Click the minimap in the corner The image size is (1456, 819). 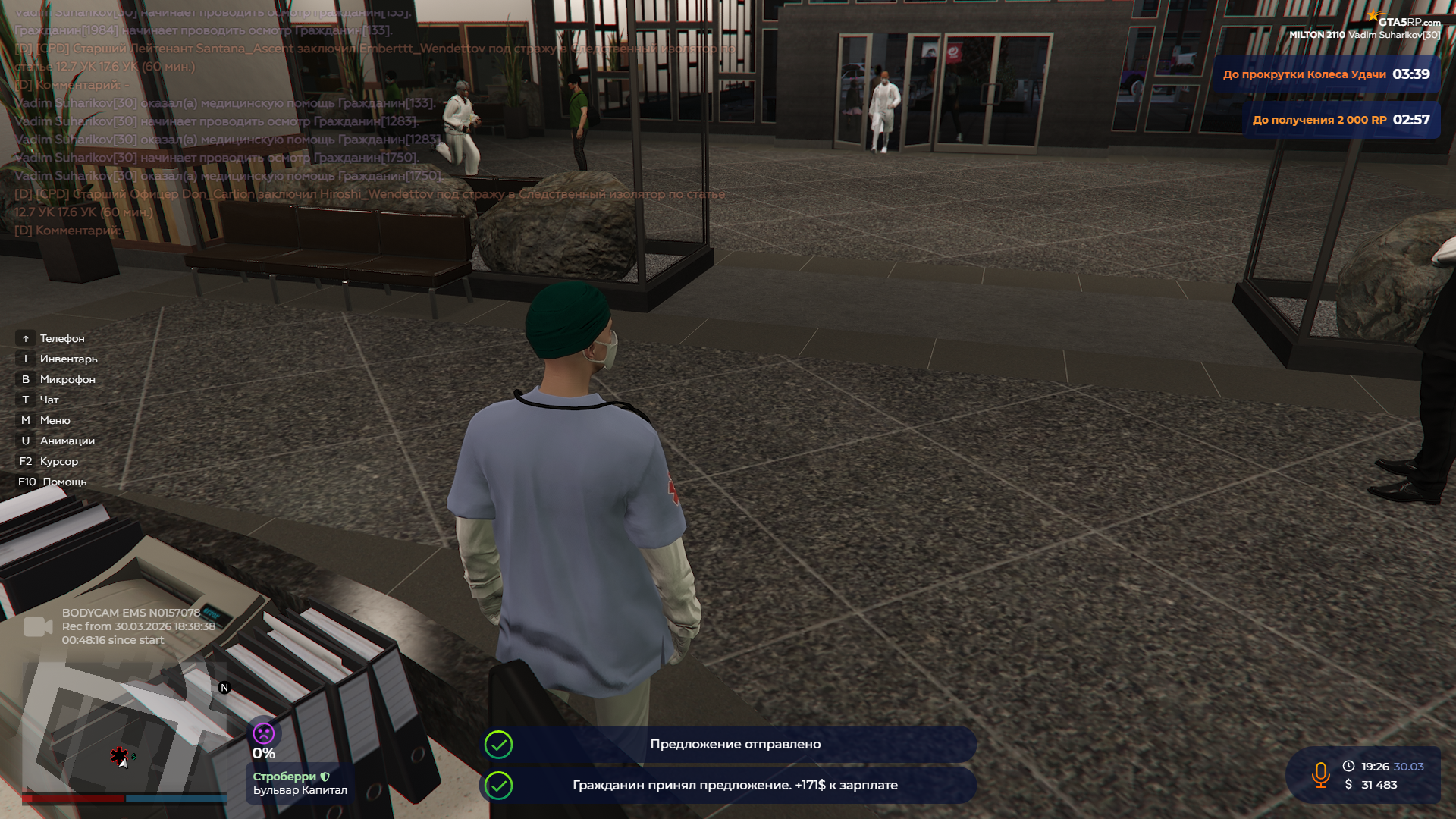coord(124,728)
